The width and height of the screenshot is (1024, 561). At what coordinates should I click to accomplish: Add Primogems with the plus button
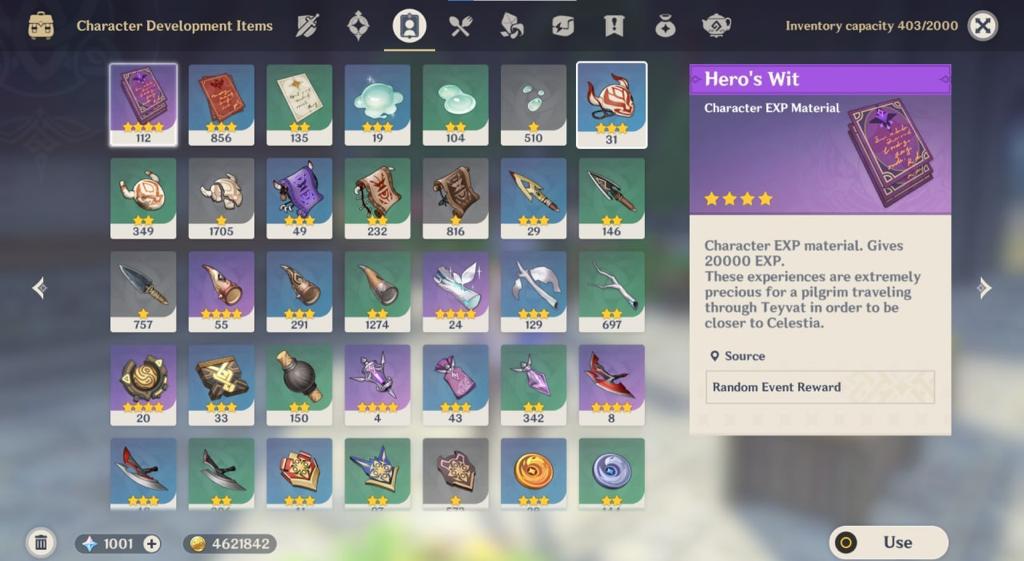pos(152,544)
